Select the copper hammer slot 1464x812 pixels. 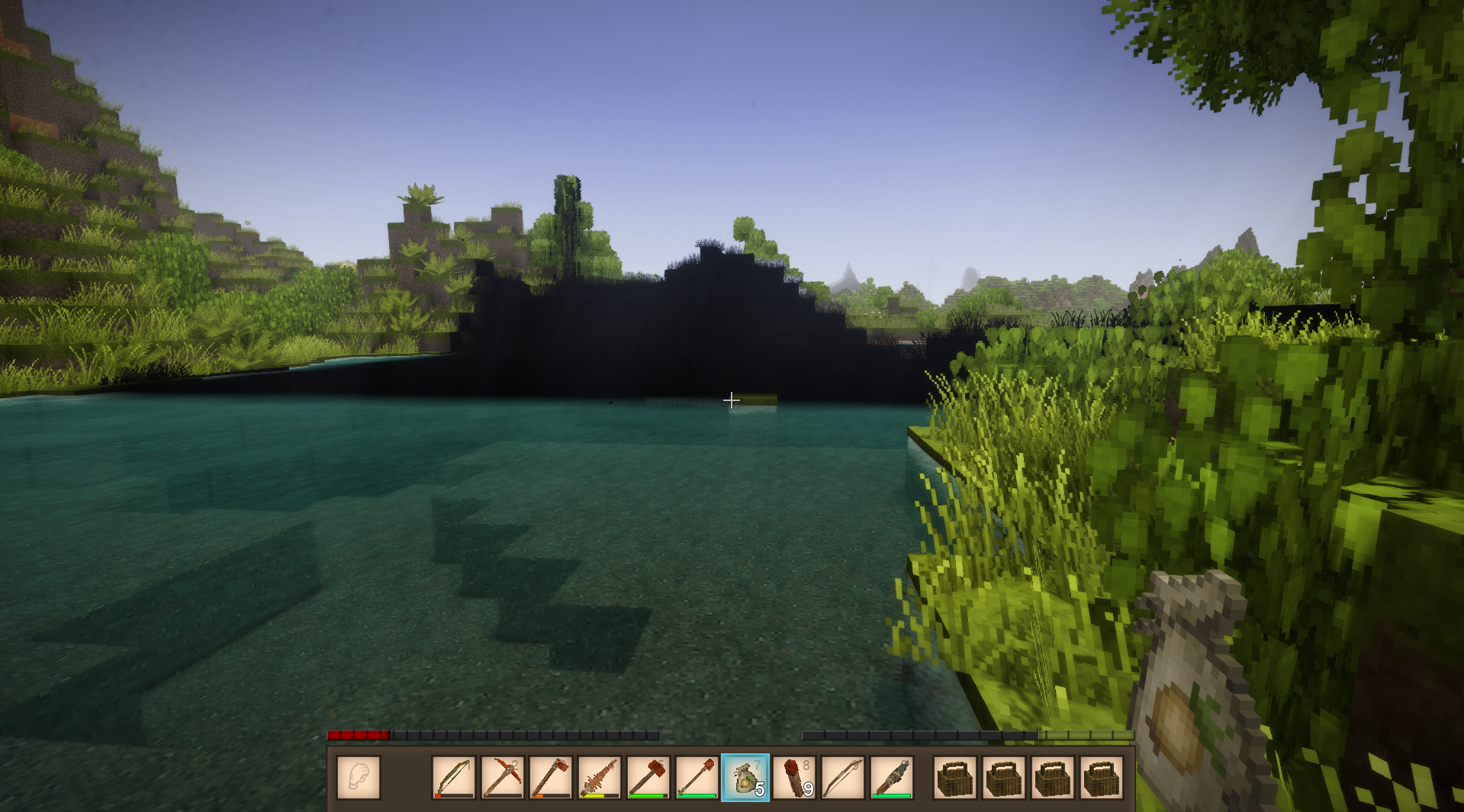(648, 778)
